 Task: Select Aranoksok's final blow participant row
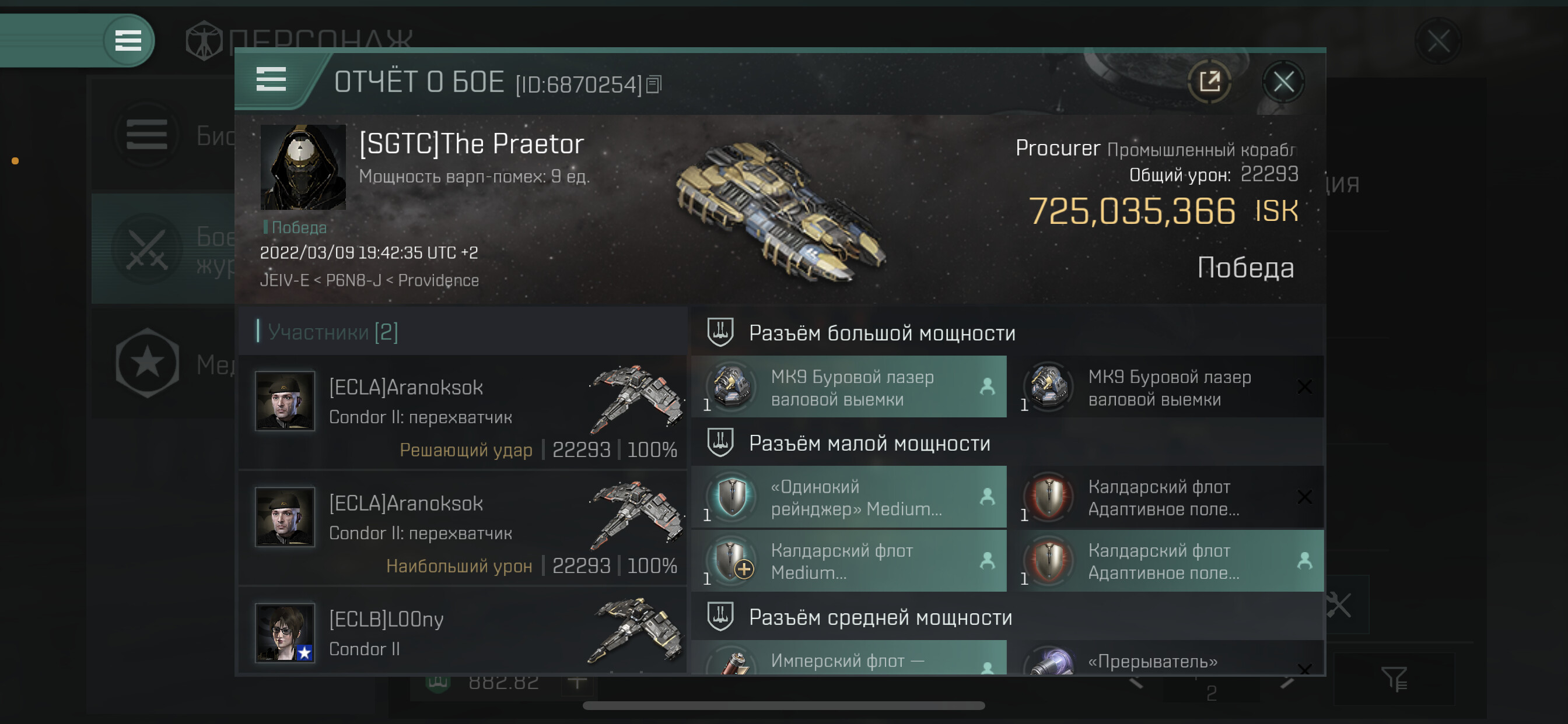click(x=463, y=414)
